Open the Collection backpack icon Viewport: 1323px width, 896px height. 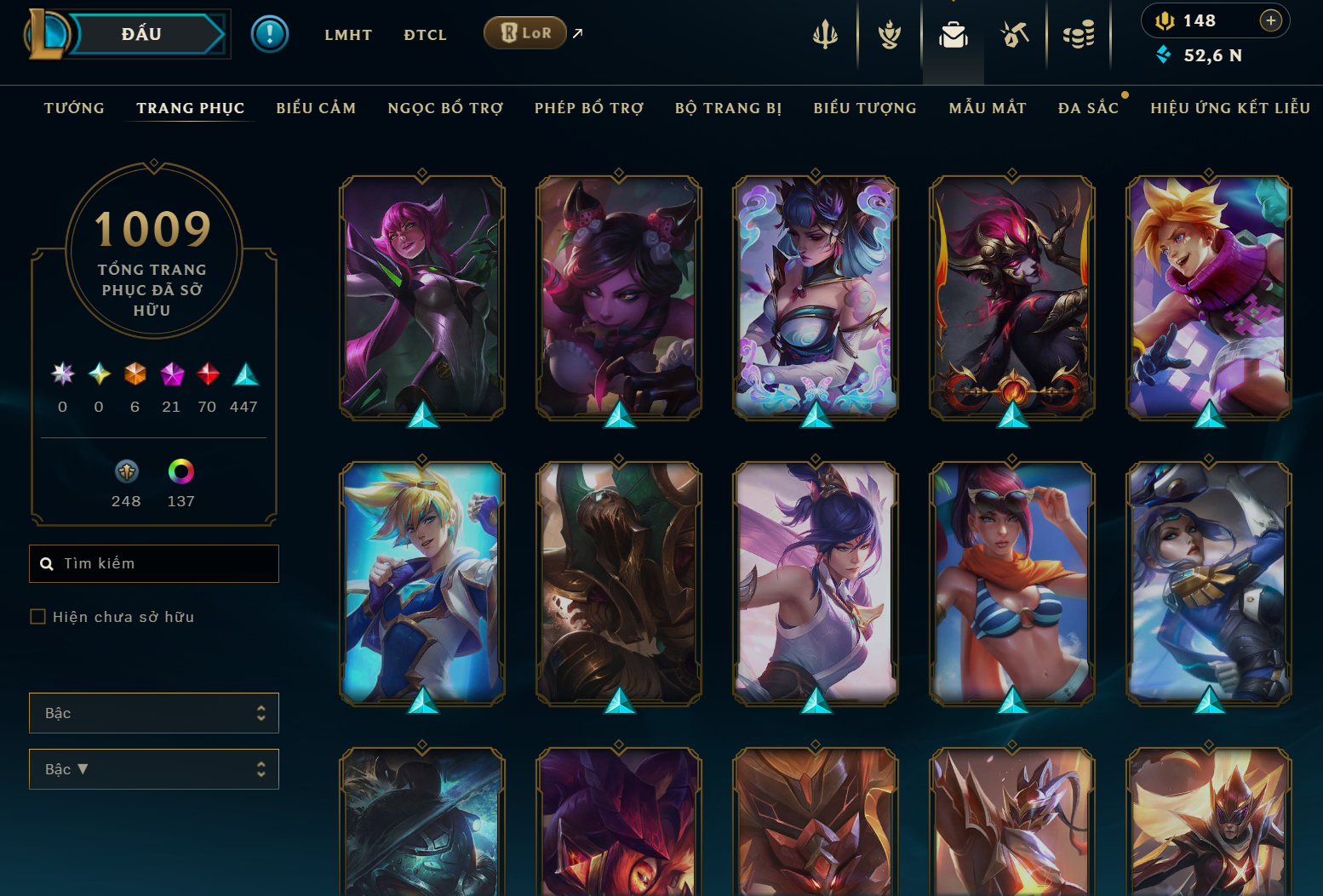953,34
